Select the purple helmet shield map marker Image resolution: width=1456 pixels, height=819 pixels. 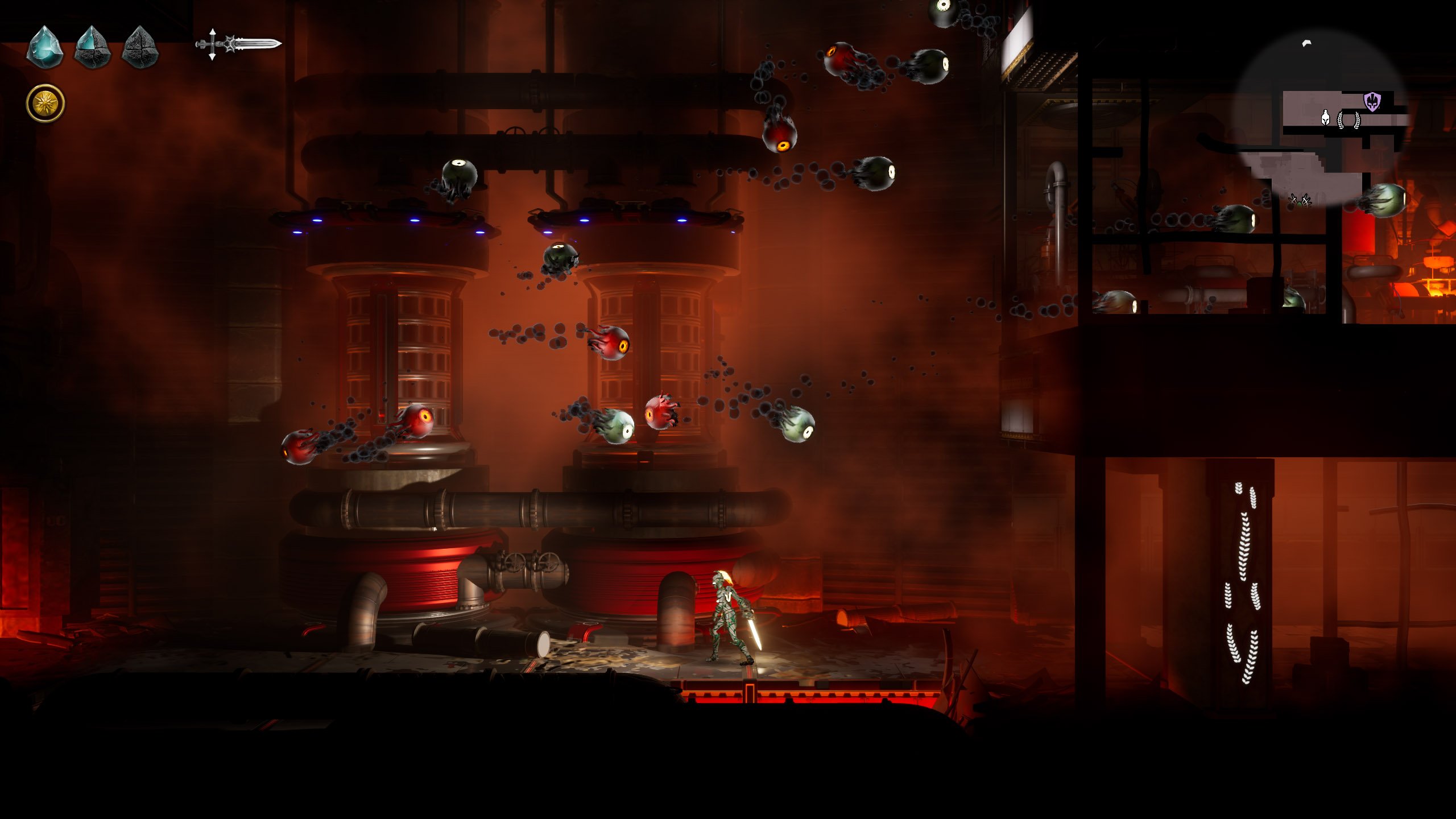pos(1372,102)
